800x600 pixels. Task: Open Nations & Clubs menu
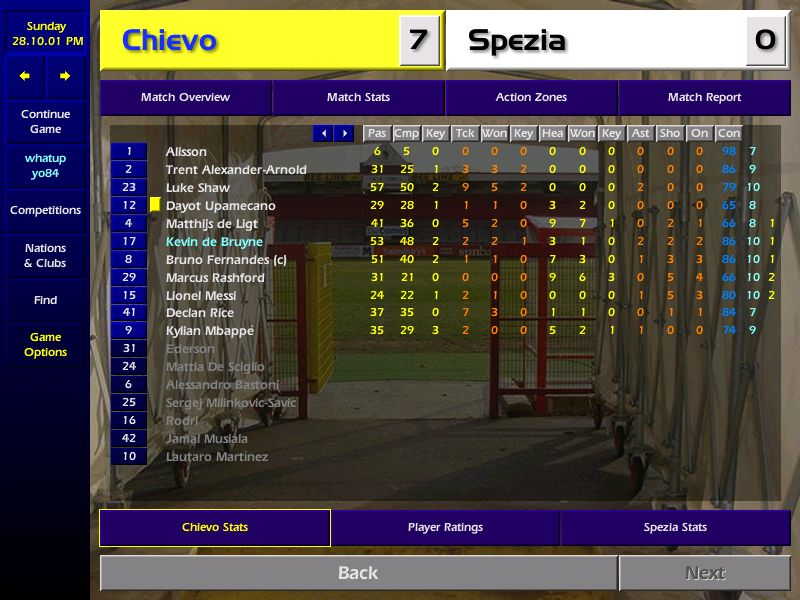(x=45, y=256)
